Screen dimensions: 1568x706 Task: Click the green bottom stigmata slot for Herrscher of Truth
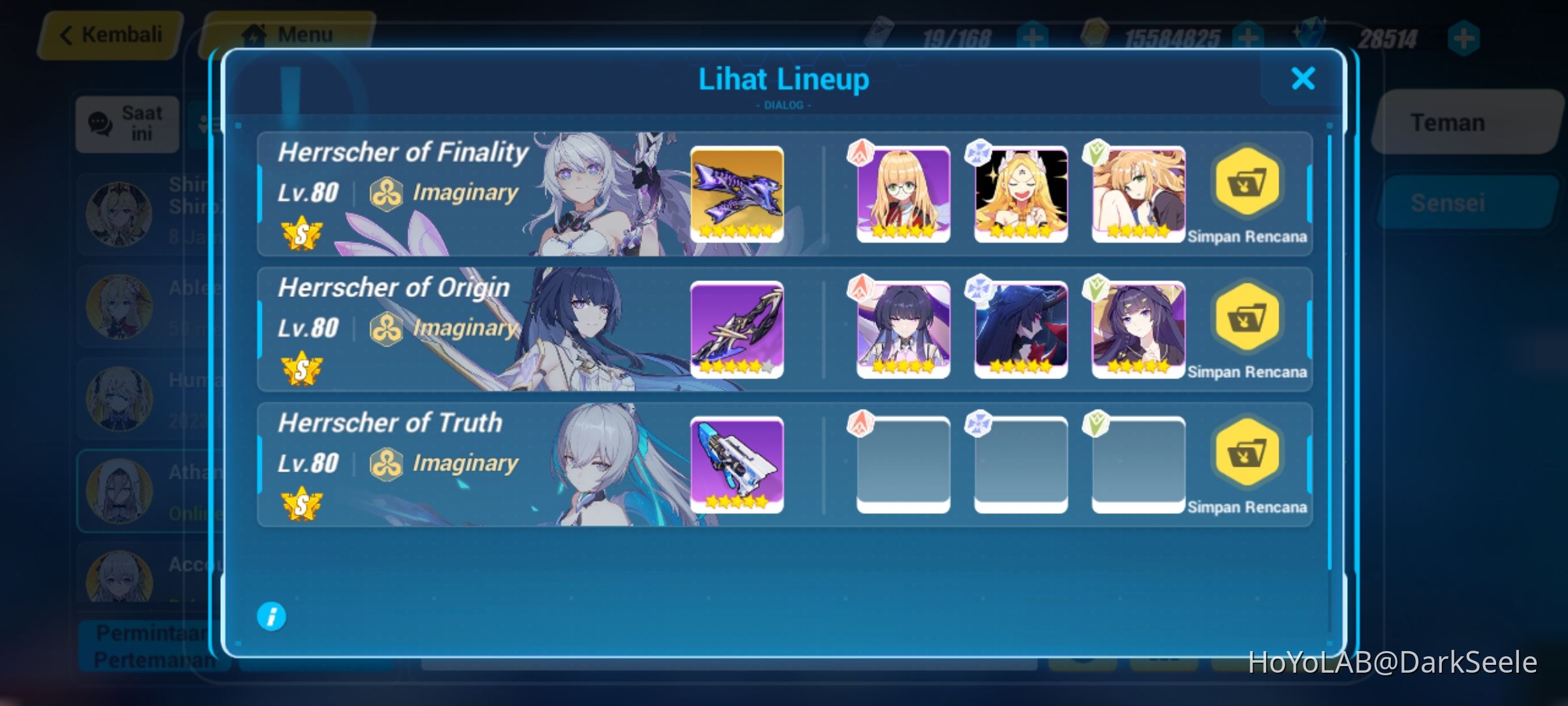pyautogui.click(x=1137, y=464)
